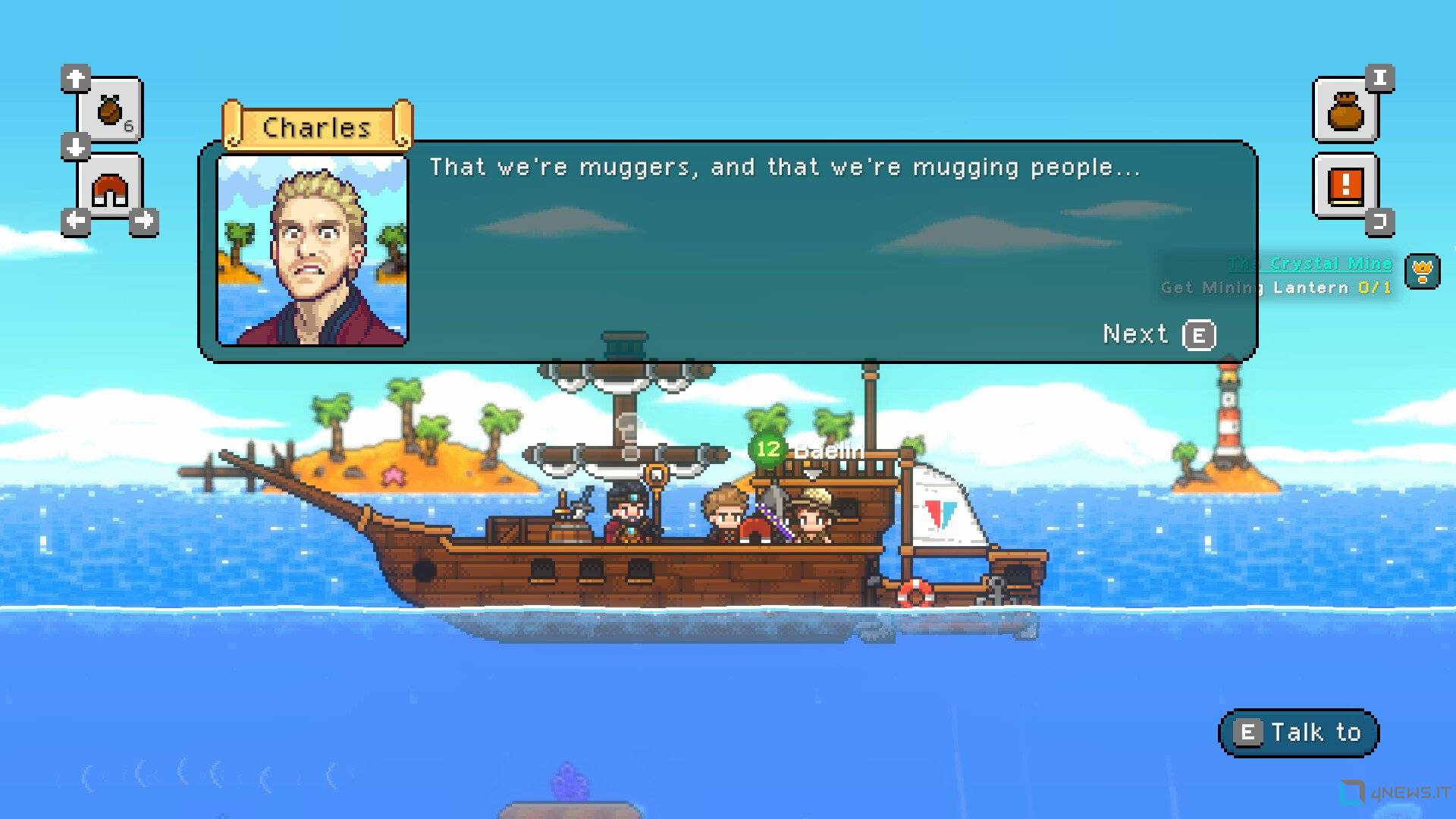Open the inventory bag

tap(1345, 111)
